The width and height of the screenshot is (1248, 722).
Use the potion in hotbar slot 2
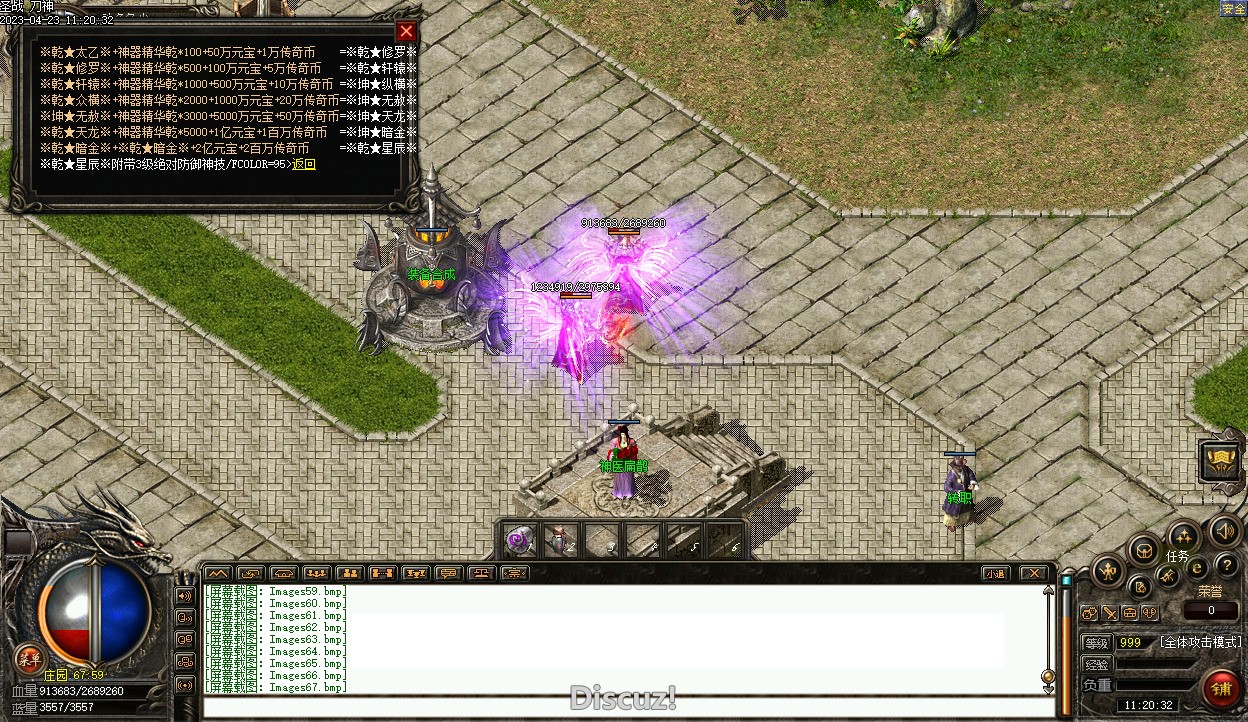pyautogui.click(x=559, y=540)
